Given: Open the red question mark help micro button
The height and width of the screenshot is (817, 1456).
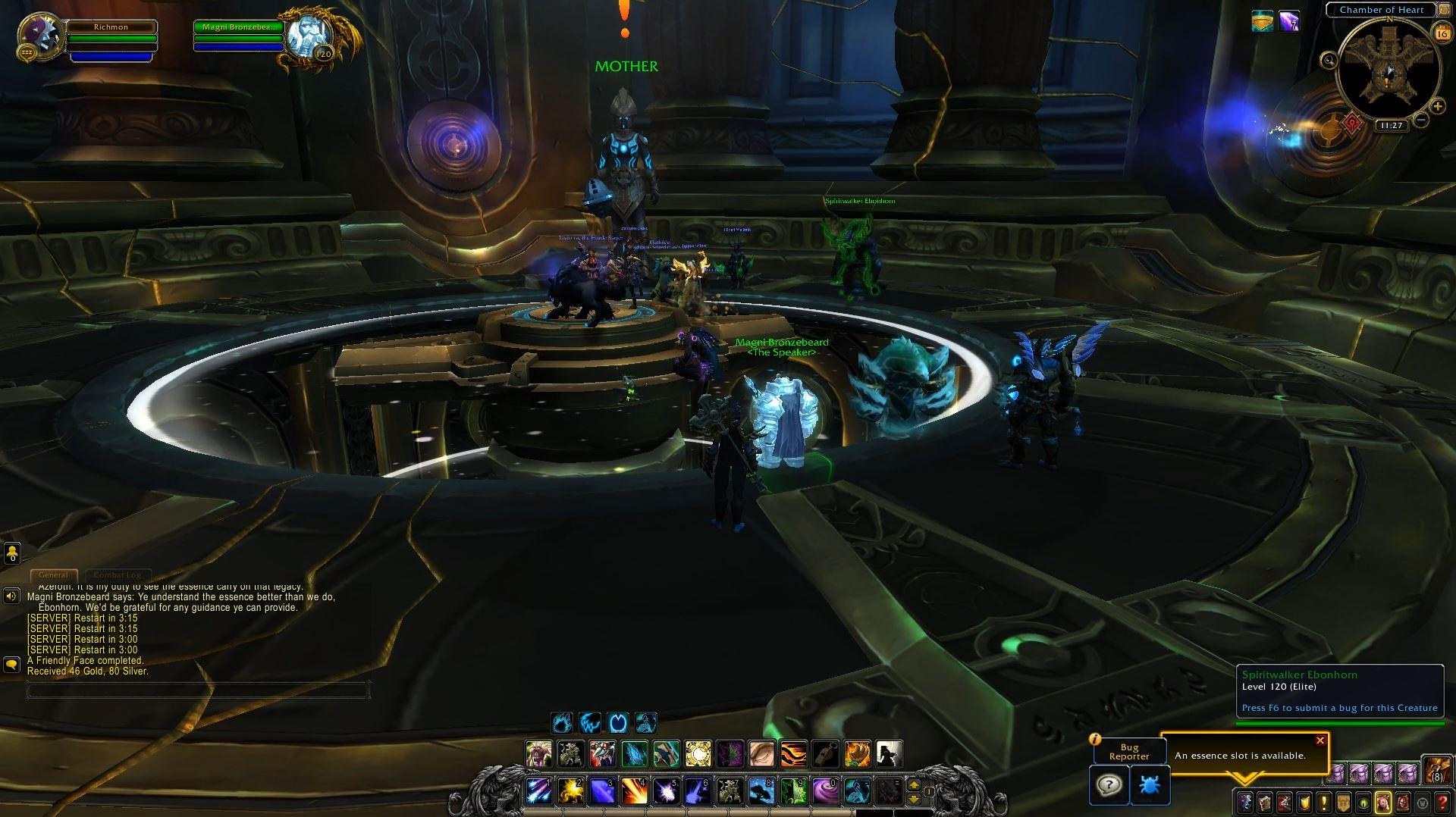Looking at the screenshot, I should pos(1442,802).
